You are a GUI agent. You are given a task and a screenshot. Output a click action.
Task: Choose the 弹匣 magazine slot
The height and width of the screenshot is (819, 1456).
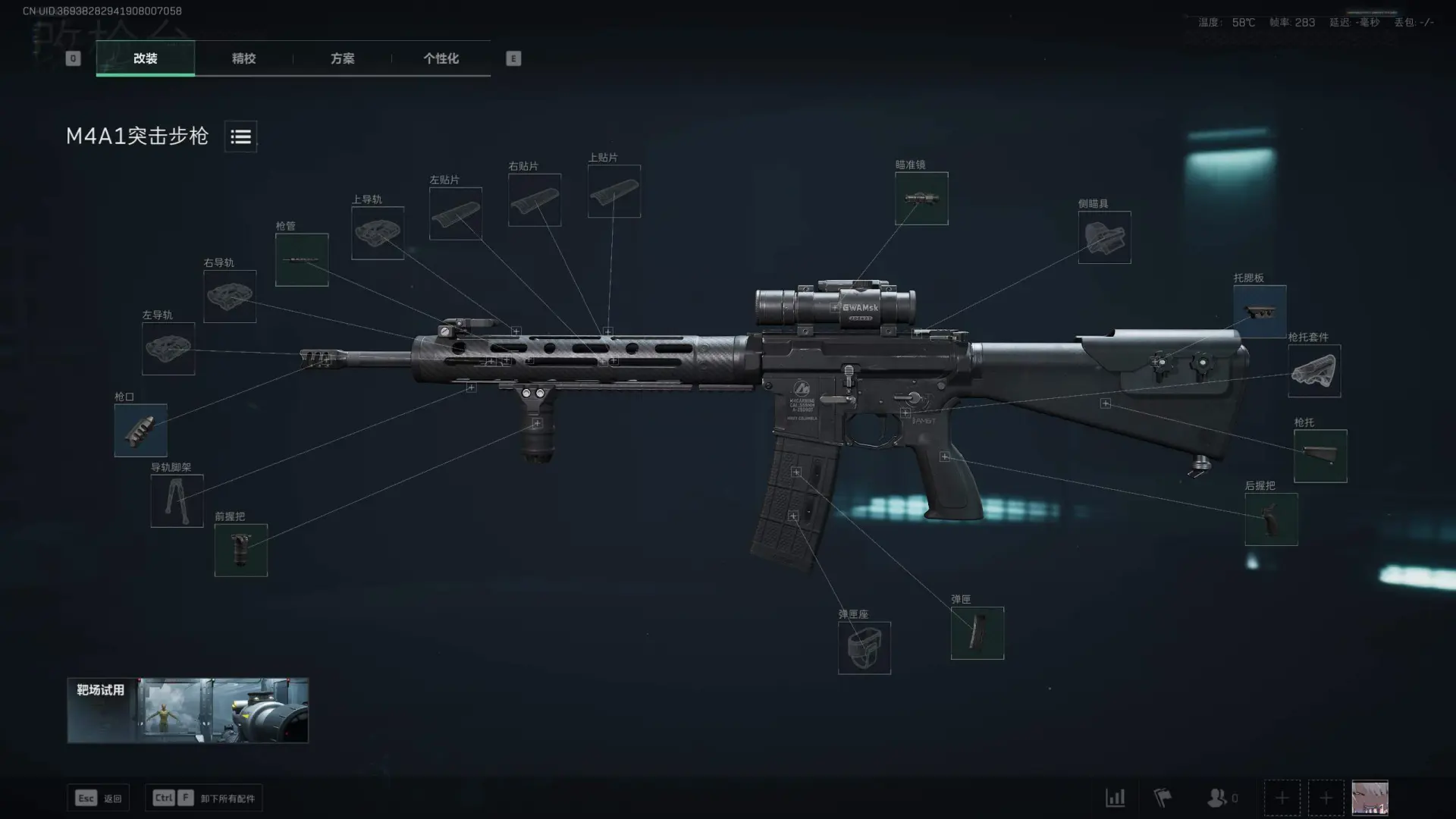[x=977, y=632]
